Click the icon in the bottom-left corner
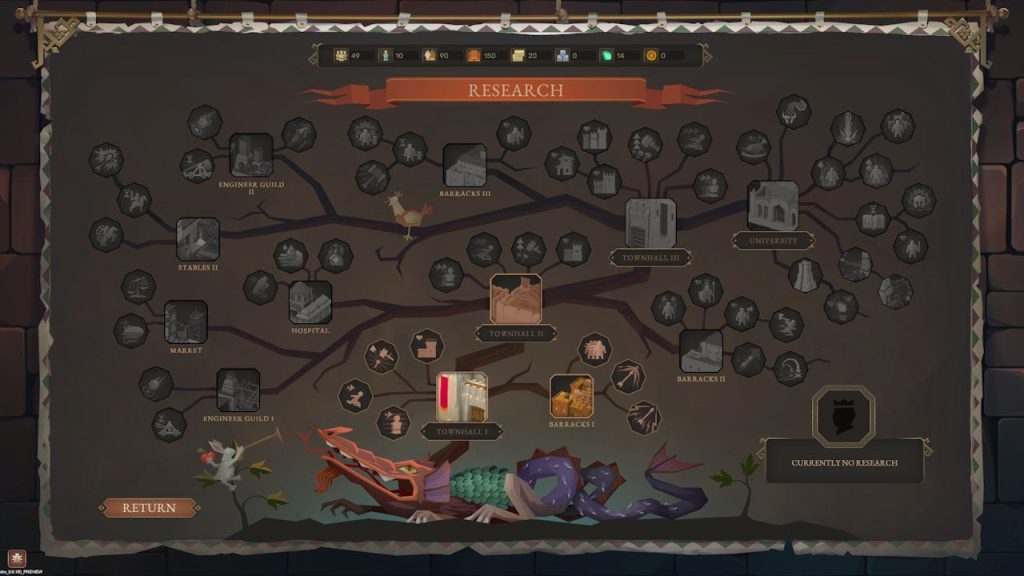Screen dimensions: 1024x576 (x=17, y=558)
